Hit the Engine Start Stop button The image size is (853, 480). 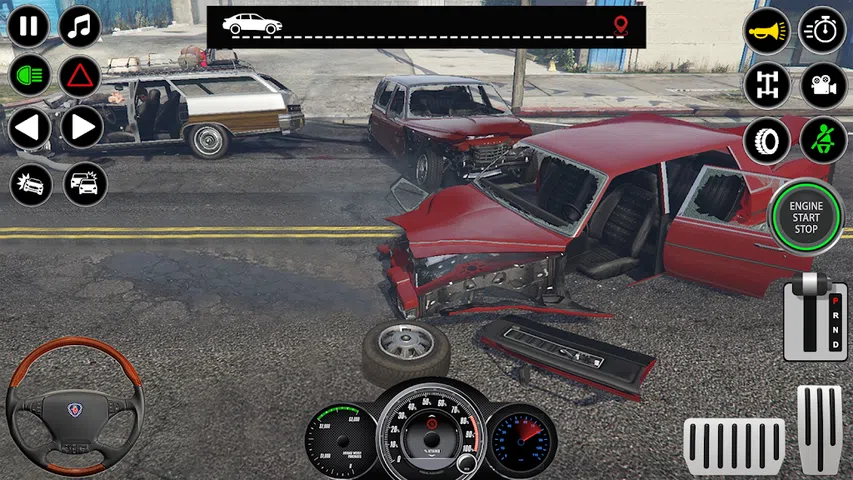pyautogui.click(x=806, y=215)
